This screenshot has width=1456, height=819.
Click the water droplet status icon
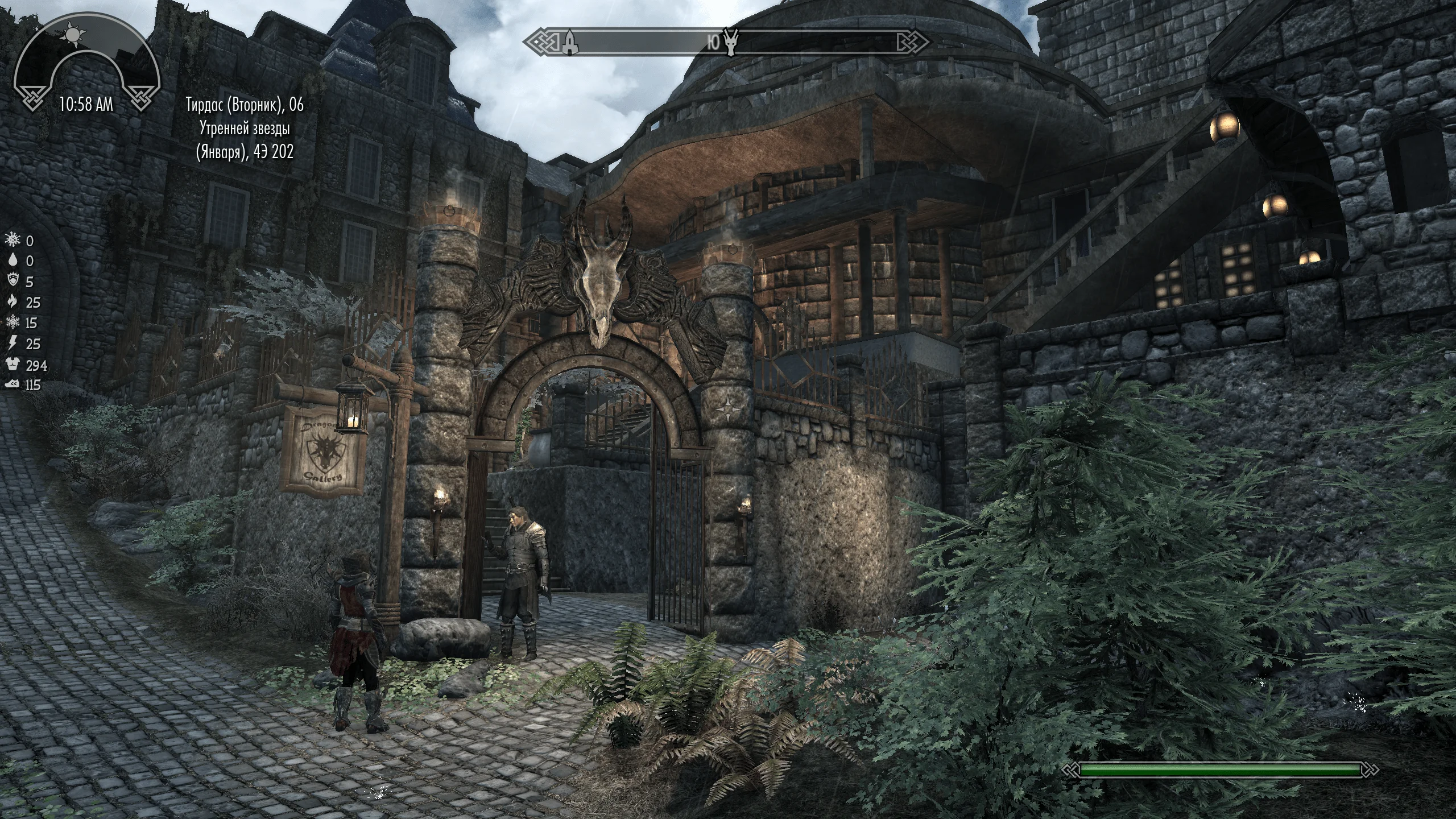click(x=12, y=261)
